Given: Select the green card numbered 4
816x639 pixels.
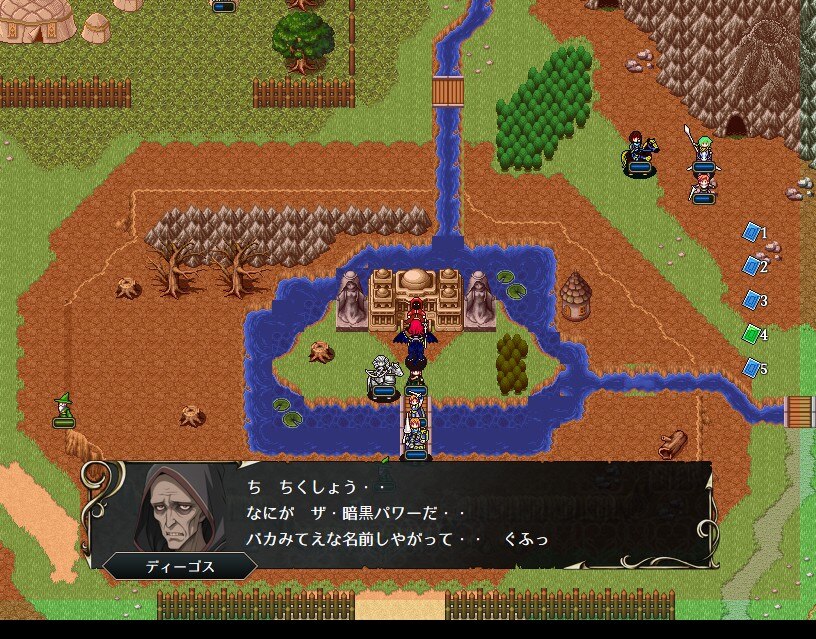Looking at the screenshot, I should (752, 334).
